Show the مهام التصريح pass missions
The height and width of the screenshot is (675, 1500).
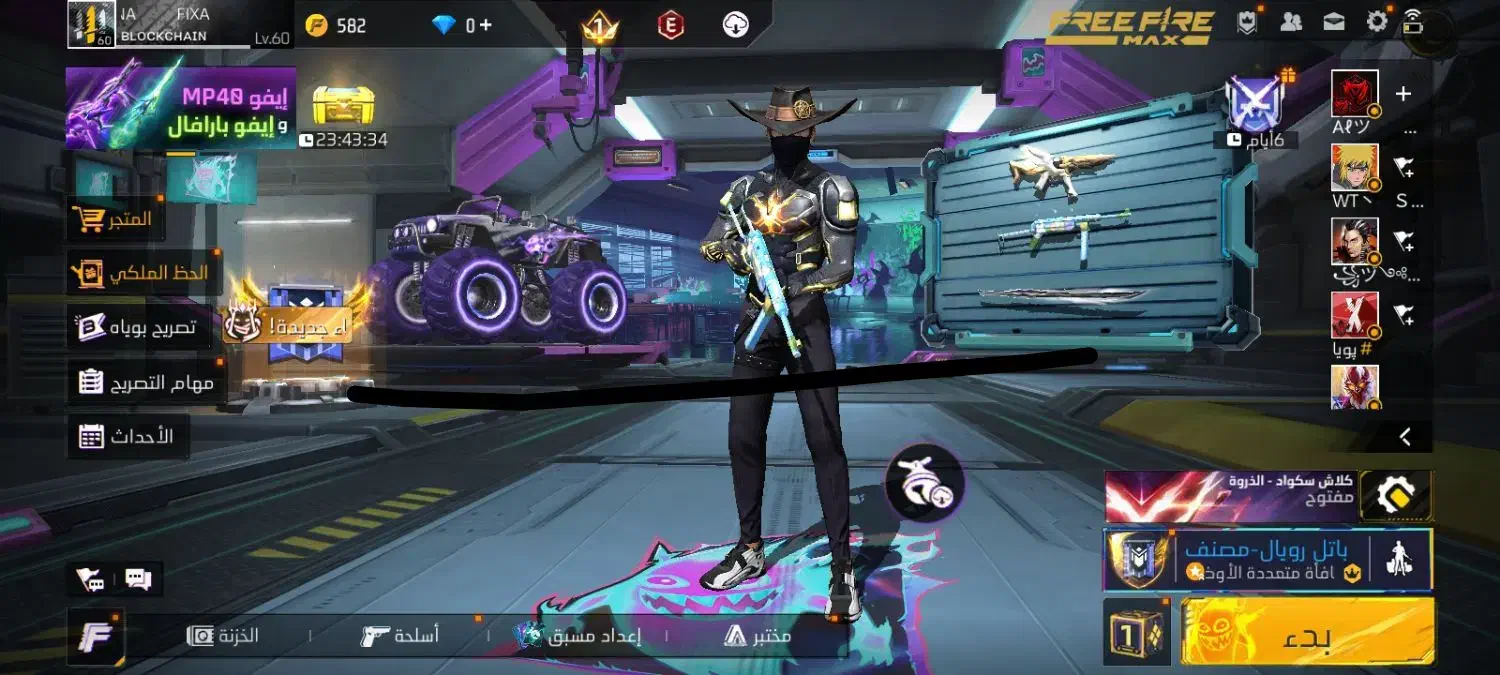(145, 382)
